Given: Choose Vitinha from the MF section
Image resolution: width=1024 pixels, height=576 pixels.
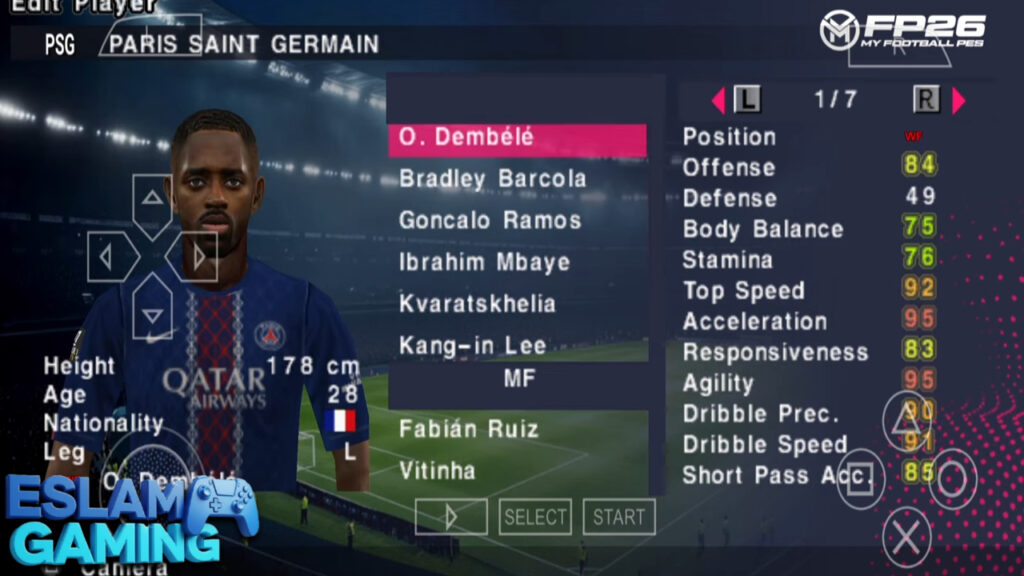Looking at the screenshot, I should 516,471.
